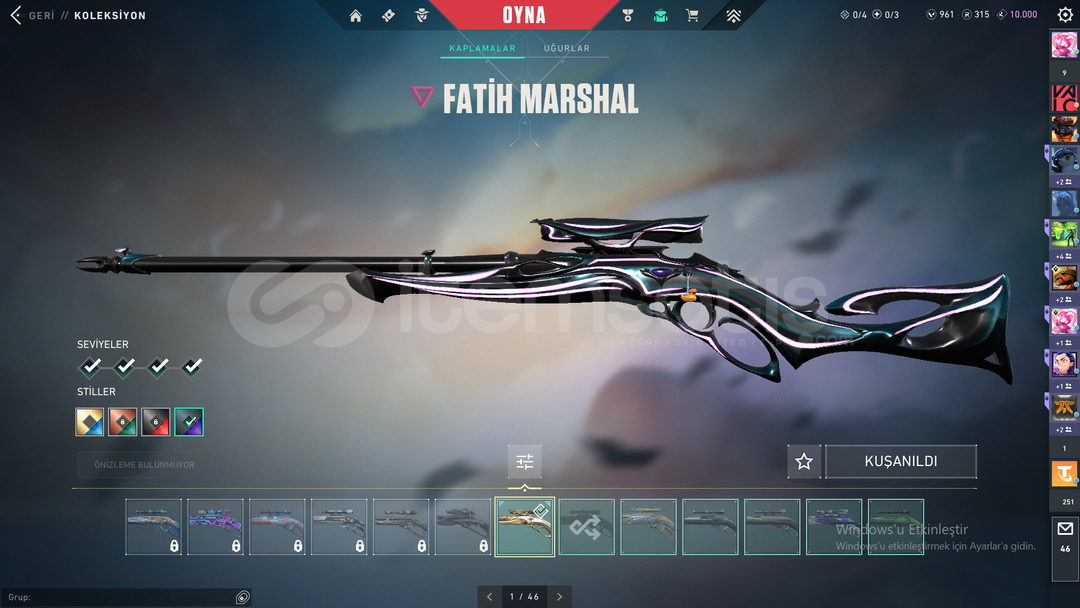Switch to the Uğurlar tab
This screenshot has height=608, width=1080.
pyautogui.click(x=566, y=48)
